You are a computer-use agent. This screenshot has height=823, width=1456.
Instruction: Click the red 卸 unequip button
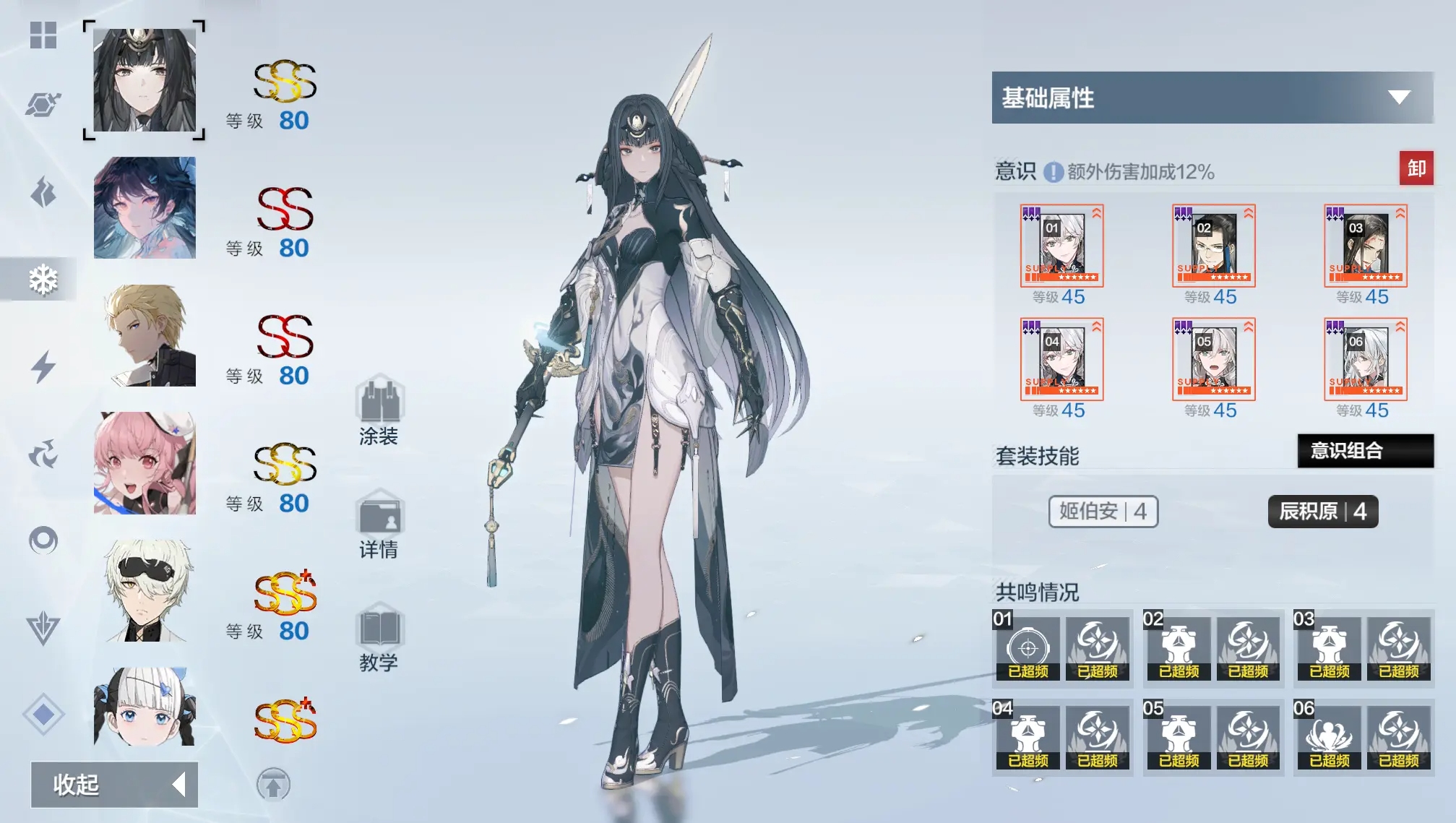click(1416, 168)
